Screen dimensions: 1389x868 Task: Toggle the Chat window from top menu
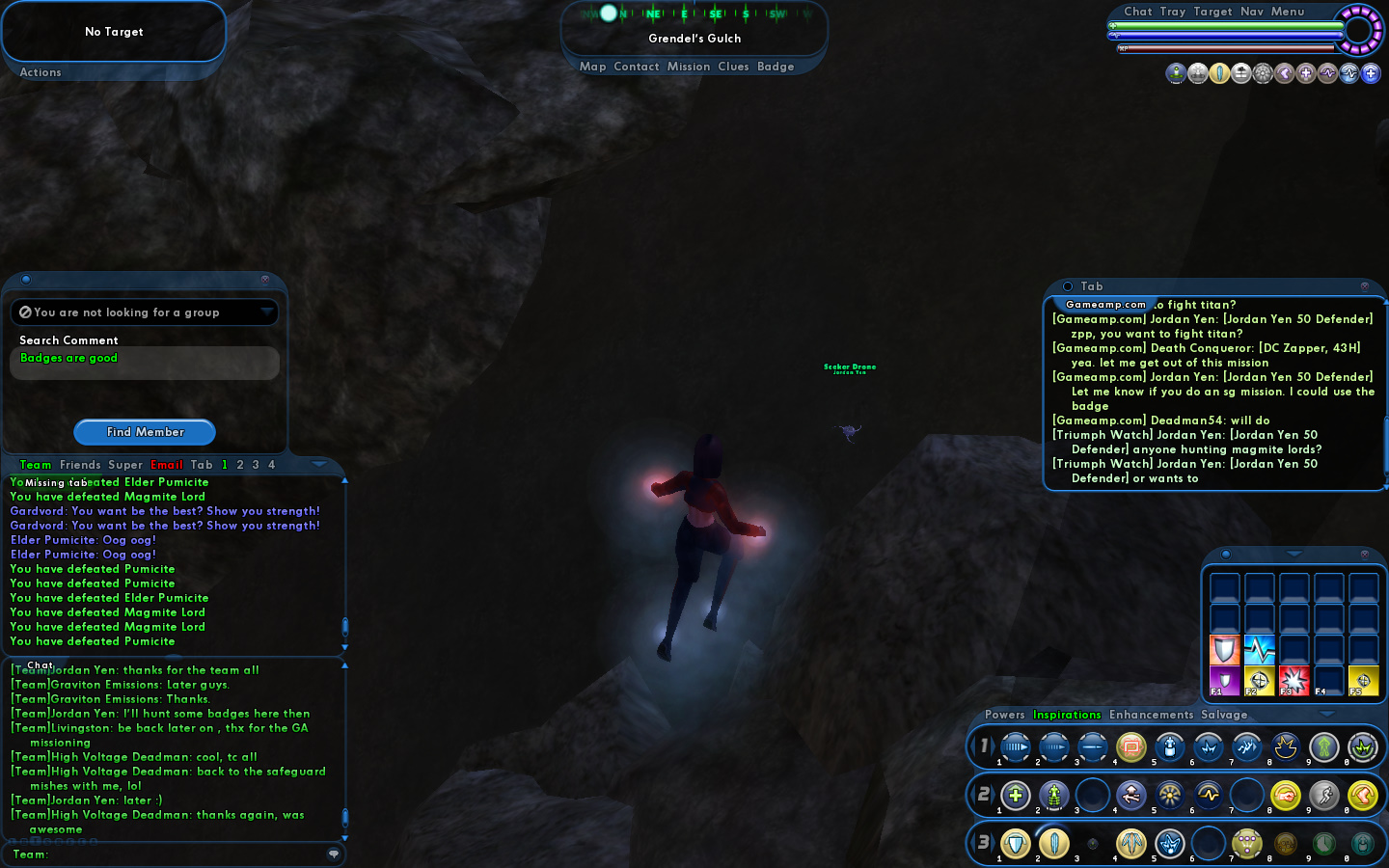(1137, 12)
